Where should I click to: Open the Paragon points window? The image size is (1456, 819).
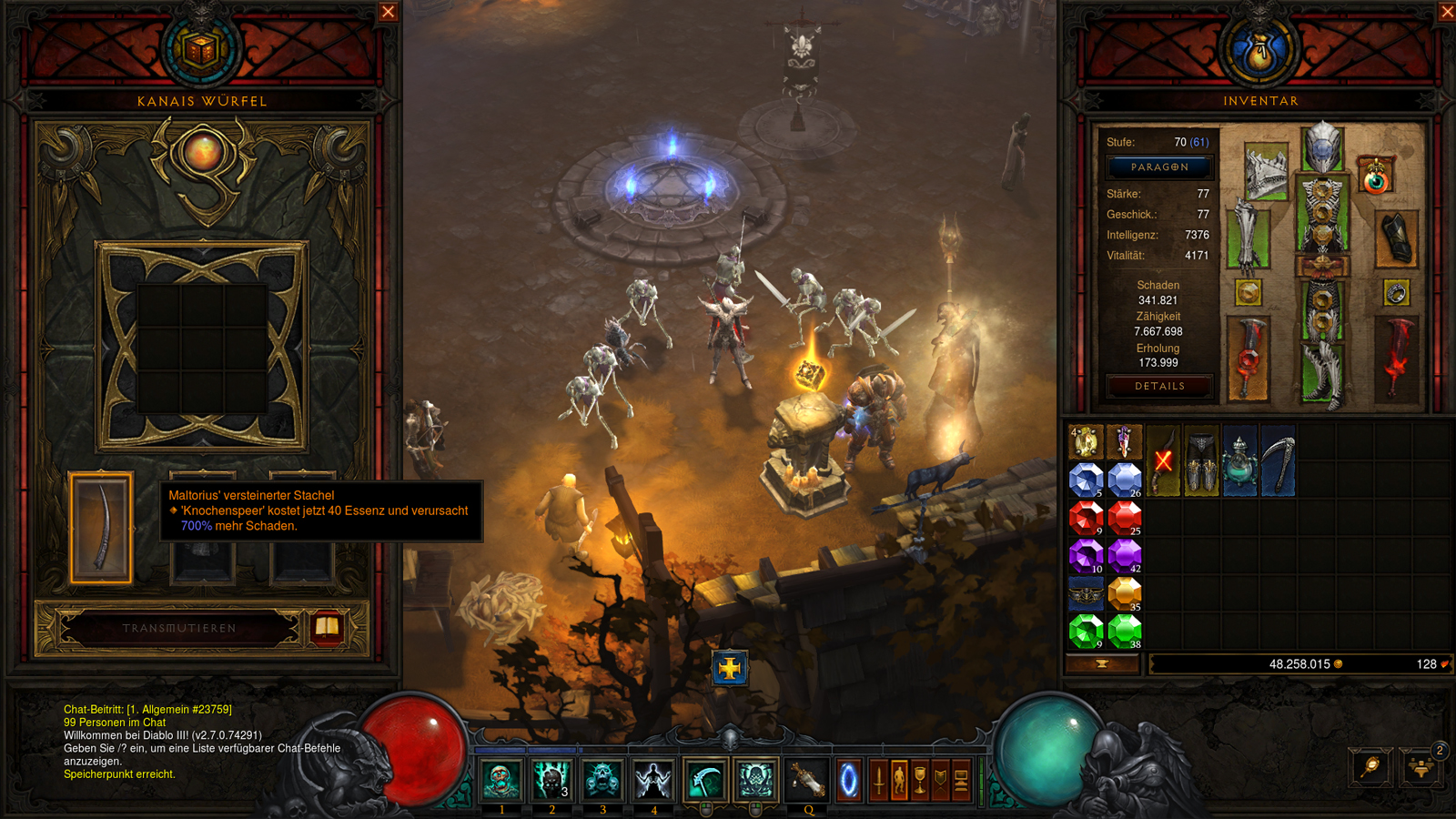coord(1159,167)
